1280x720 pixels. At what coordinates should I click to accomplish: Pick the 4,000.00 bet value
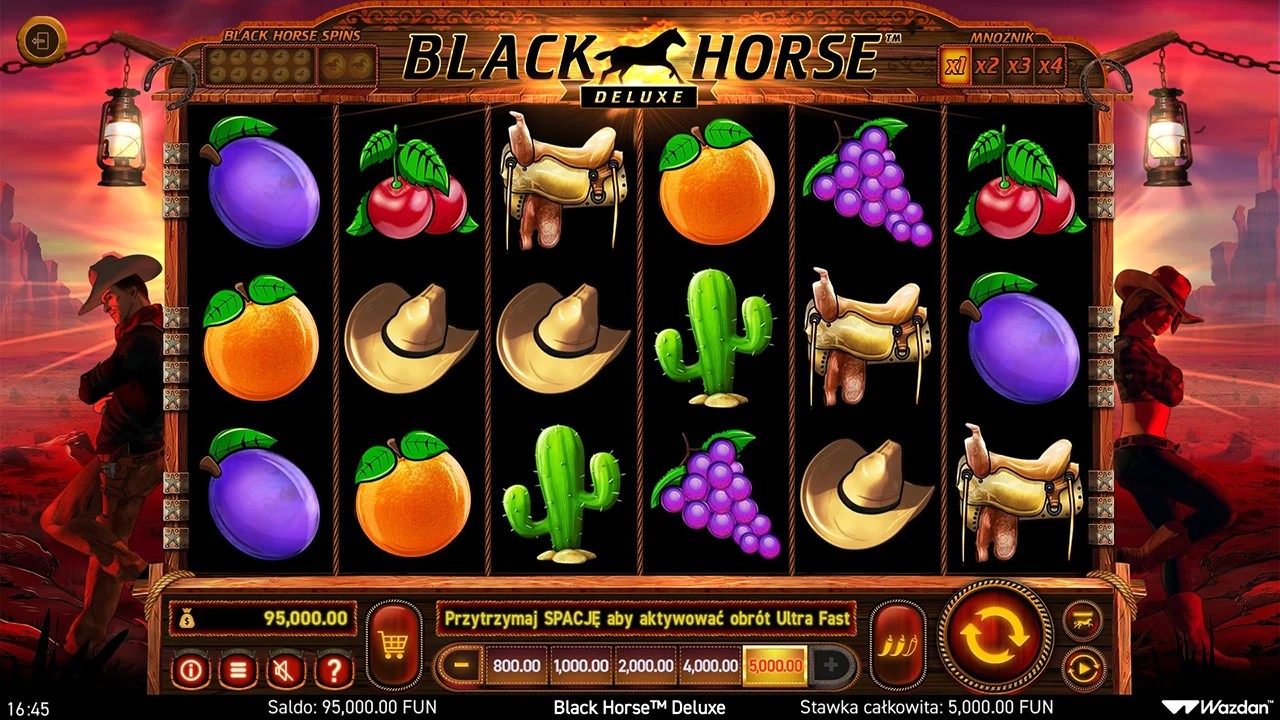point(710,665)
